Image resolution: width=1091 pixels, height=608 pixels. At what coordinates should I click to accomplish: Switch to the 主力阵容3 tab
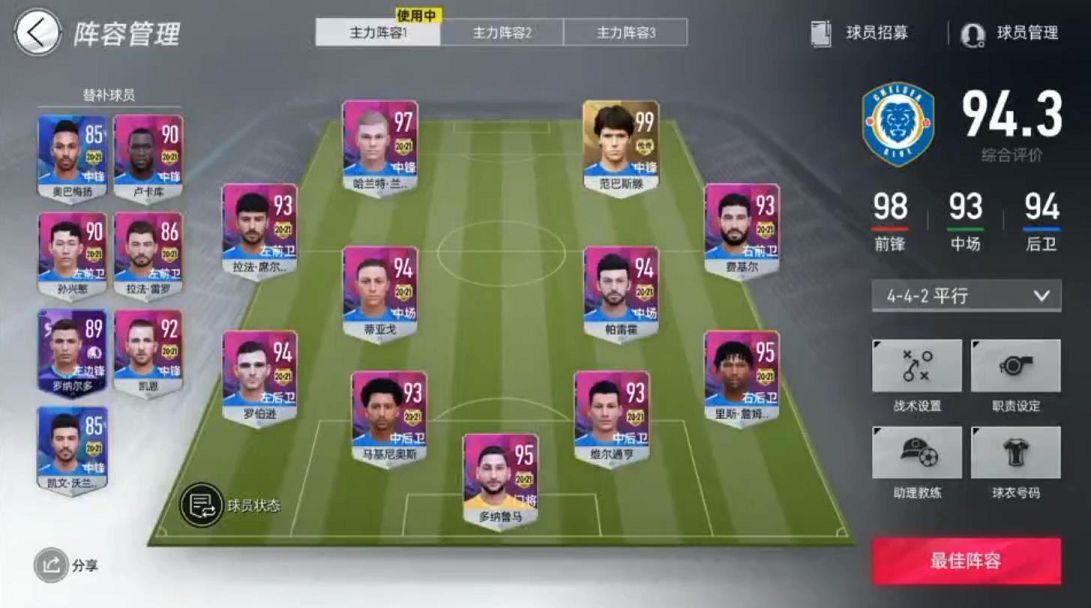click(626, 33)
